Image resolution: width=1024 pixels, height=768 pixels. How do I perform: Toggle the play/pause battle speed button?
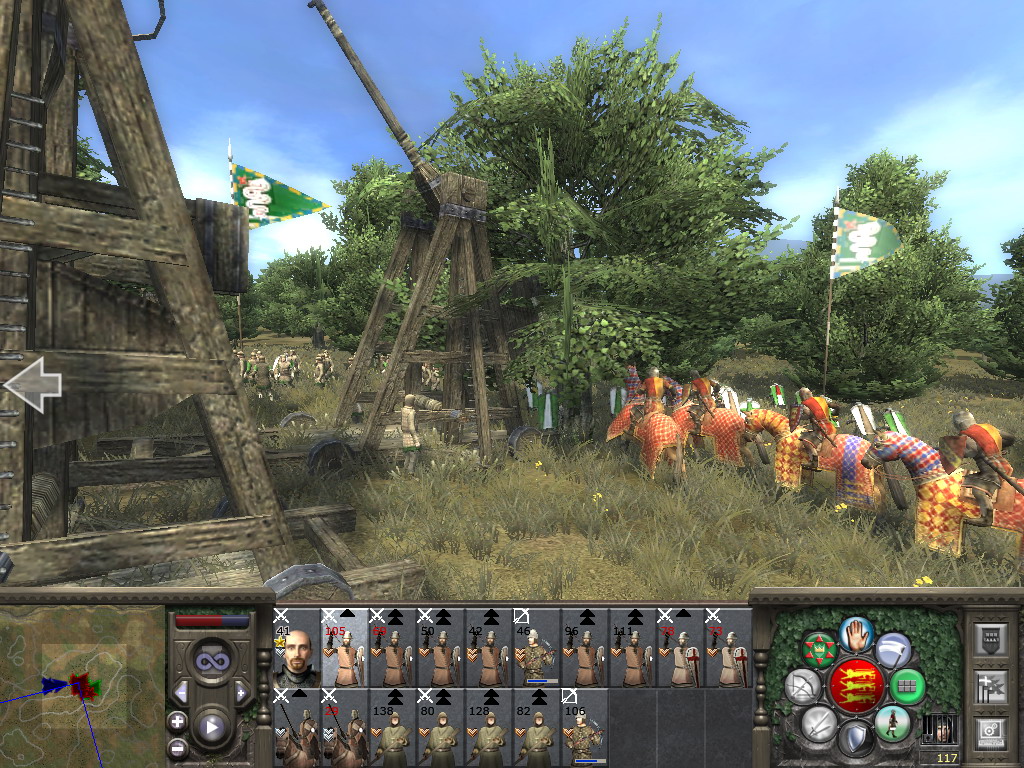[x=212, y=727]
